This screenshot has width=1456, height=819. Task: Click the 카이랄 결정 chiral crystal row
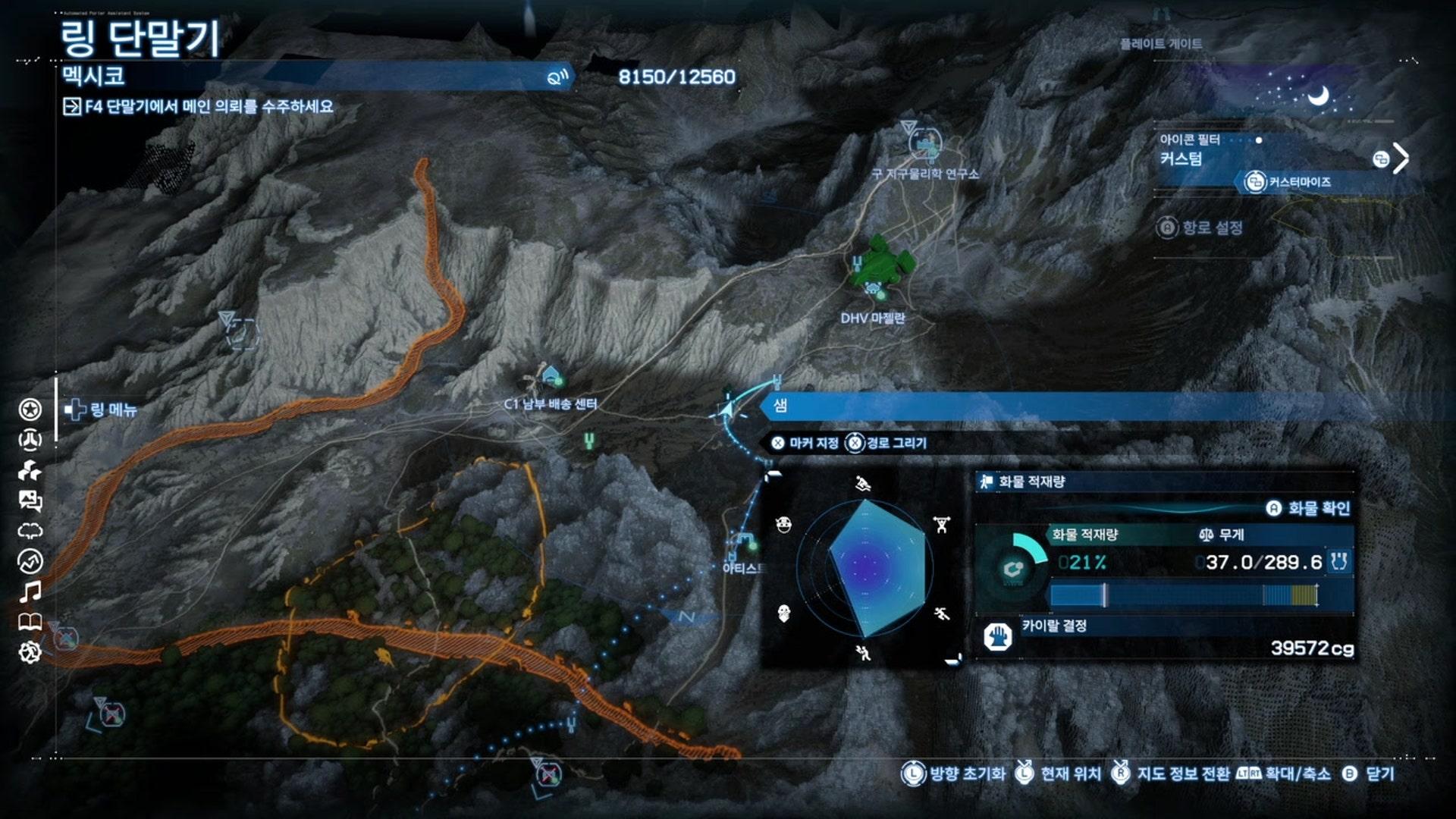(1166, 637)
